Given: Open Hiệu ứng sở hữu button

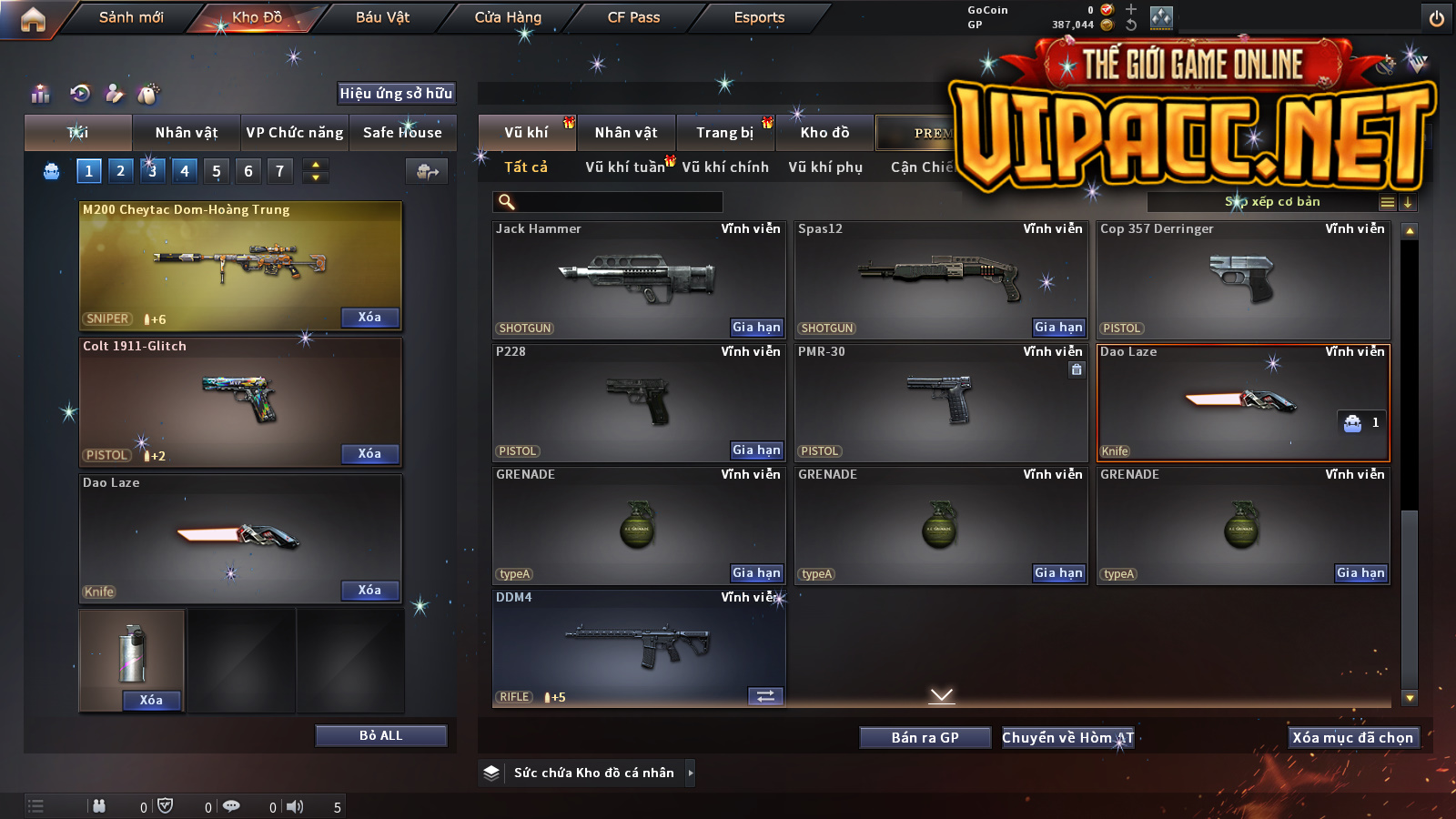Looking at the screenshot, I should click(x=396, y=93).
